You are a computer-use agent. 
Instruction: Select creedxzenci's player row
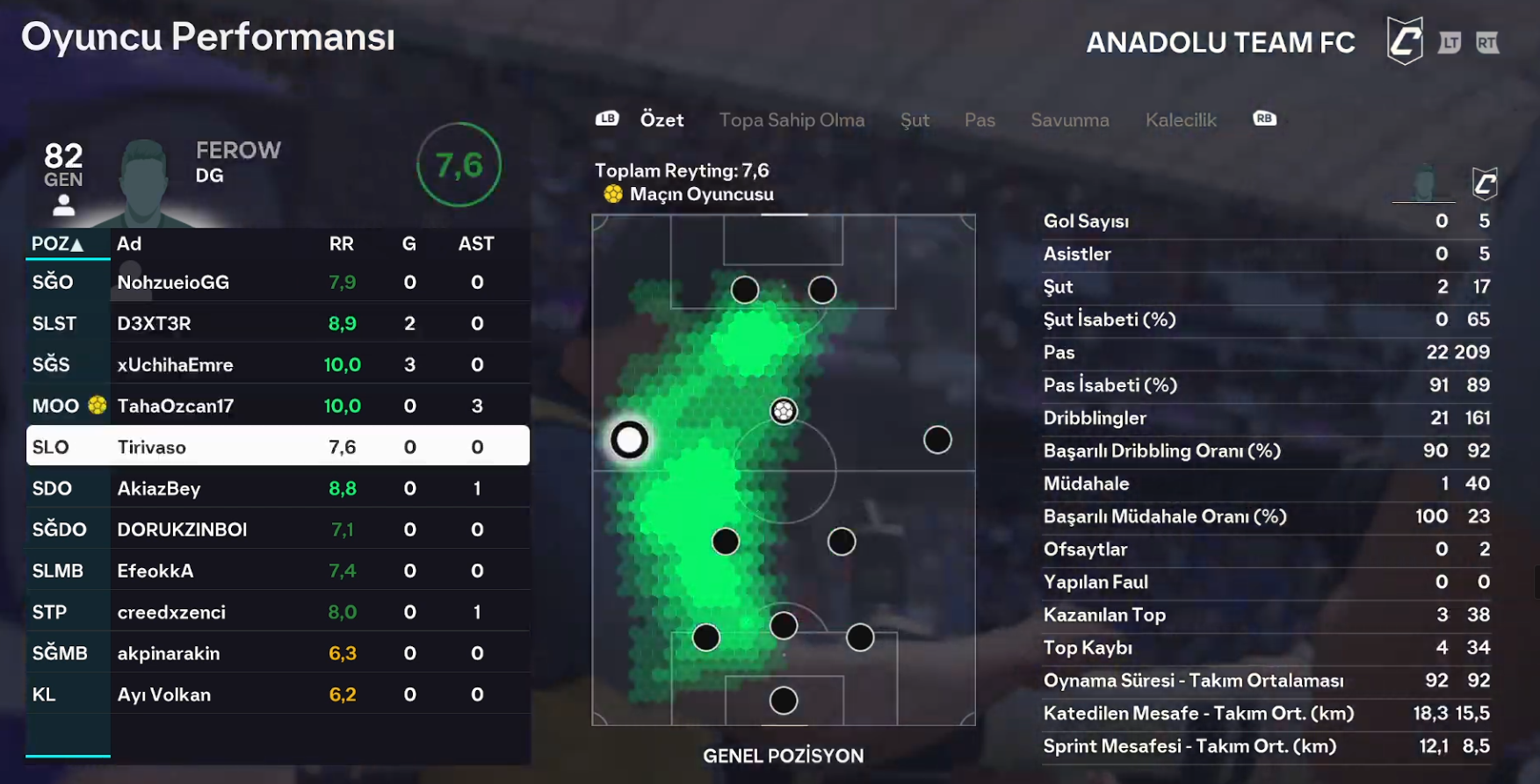coord(278,612)
